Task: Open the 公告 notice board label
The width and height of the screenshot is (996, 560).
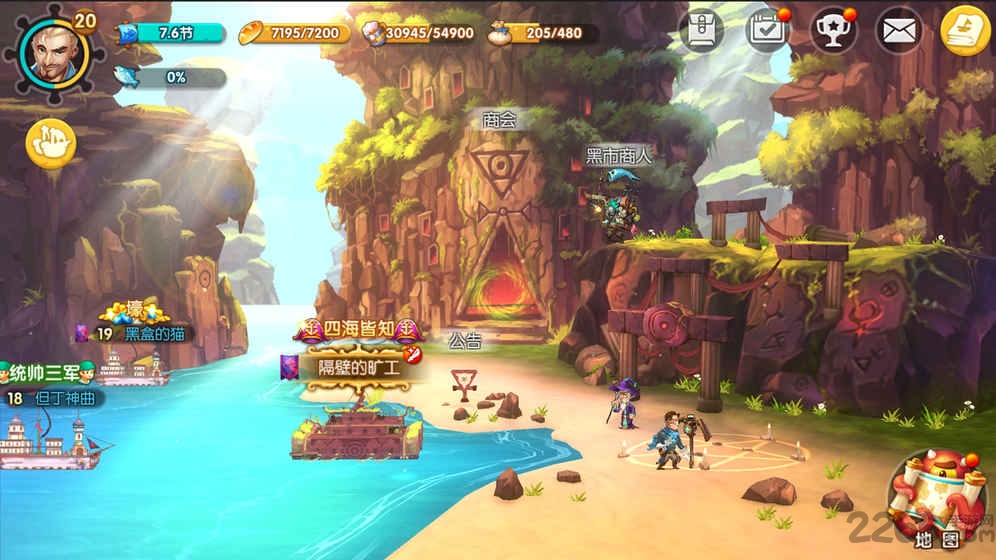Action: point(465,342)
